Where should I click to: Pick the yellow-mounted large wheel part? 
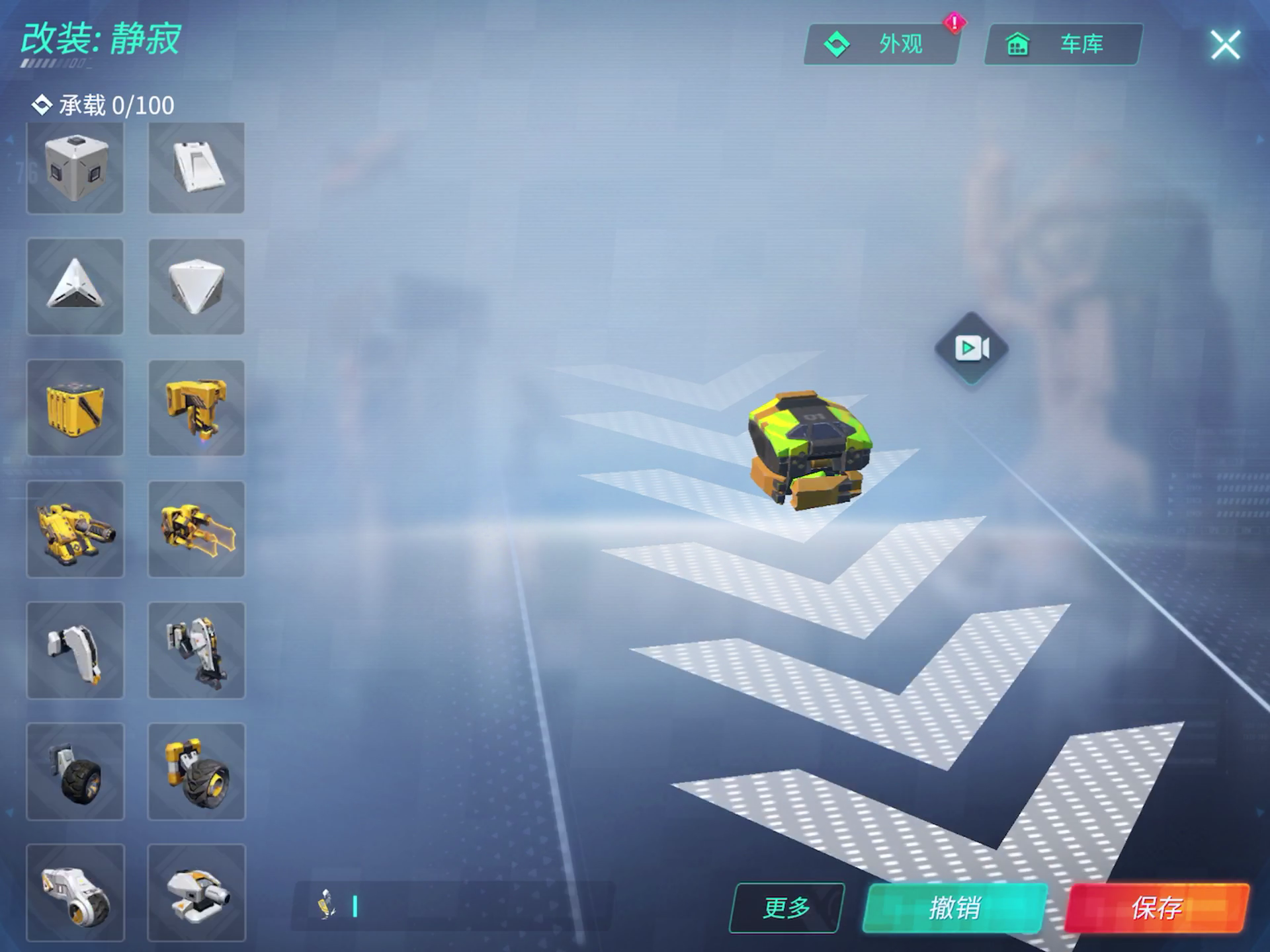pos(196,772)
